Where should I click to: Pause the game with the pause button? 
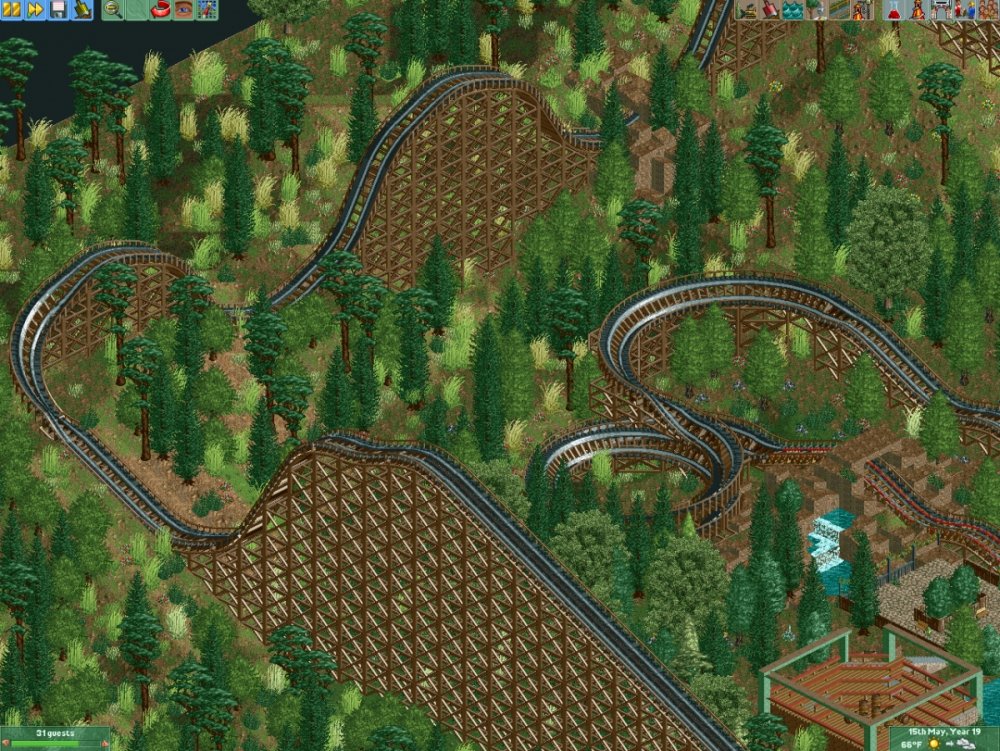coord(11,10)
